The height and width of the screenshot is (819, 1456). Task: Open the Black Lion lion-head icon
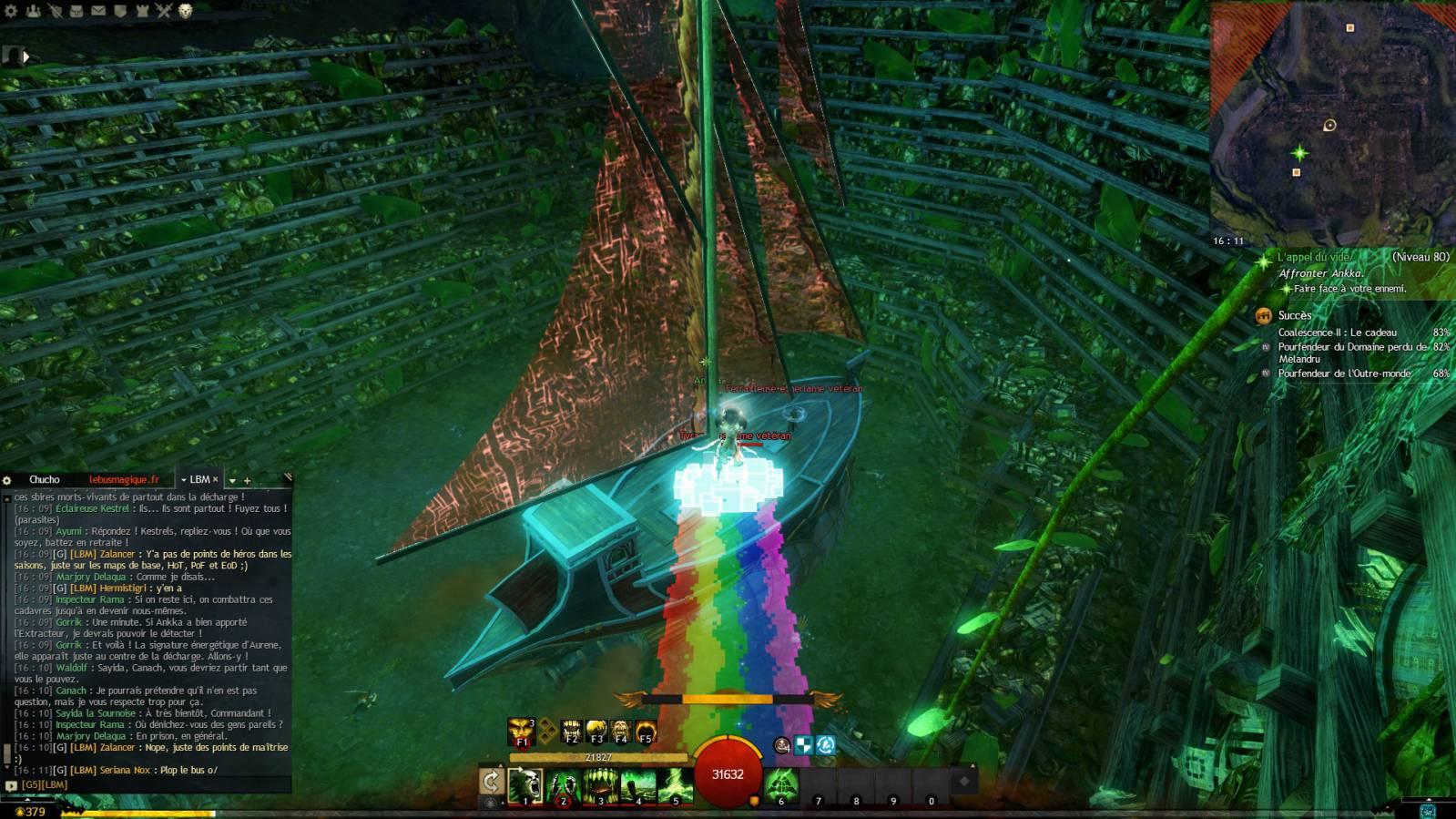tap(186, 11)
